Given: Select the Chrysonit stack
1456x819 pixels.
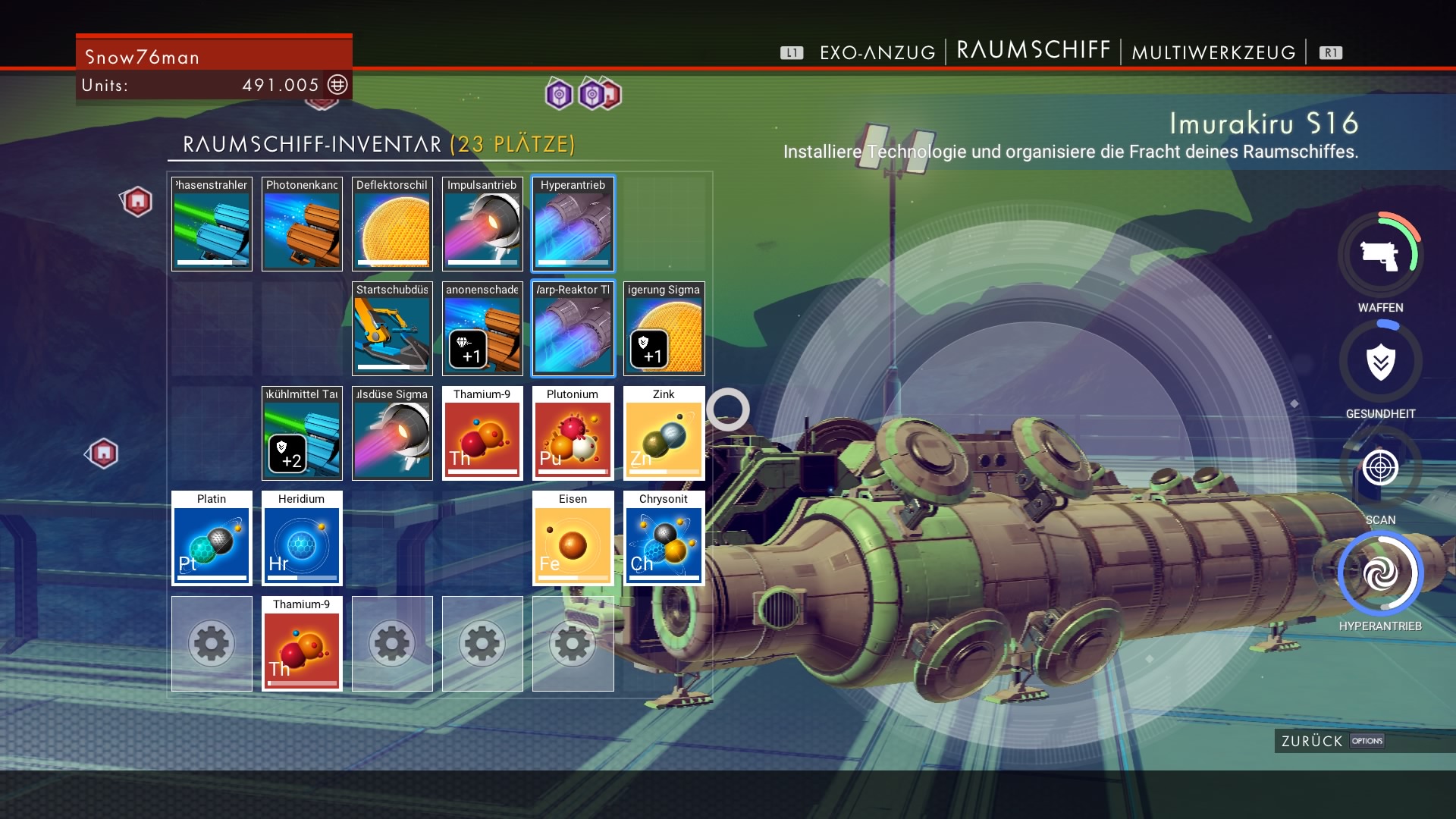Looking at the screenshot, I should click(664, 538).
